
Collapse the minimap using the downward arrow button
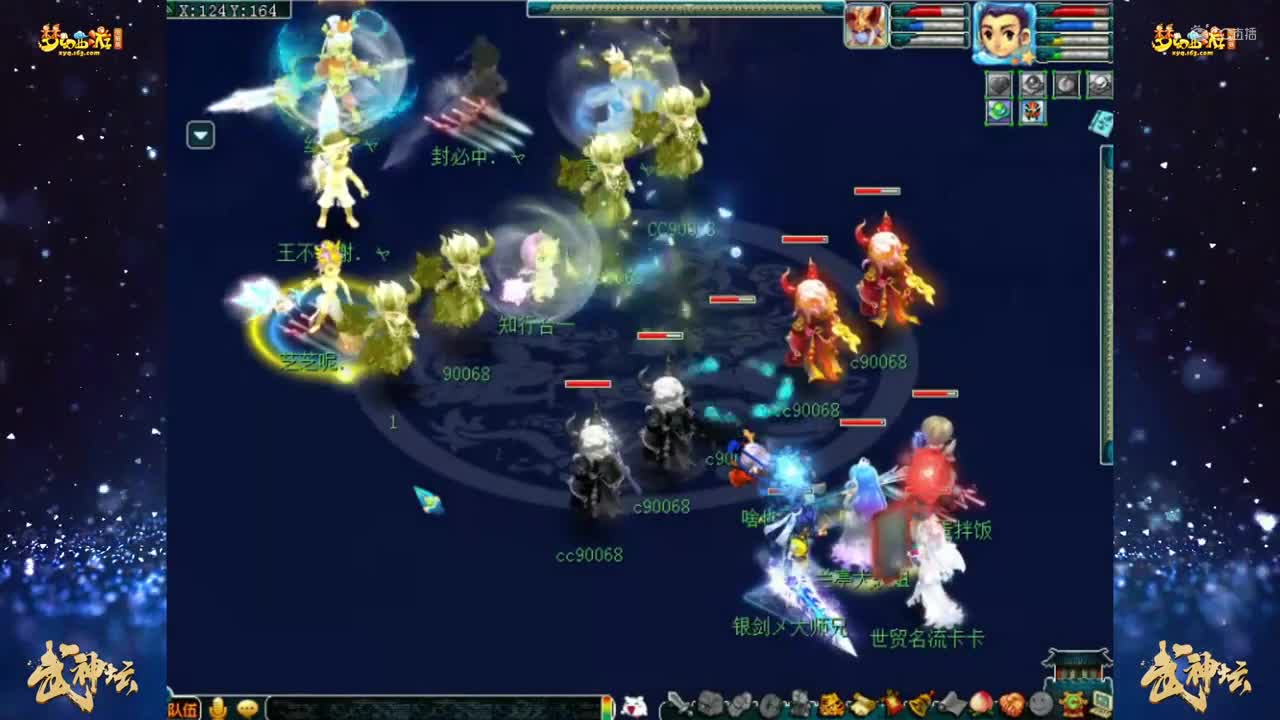point(201,135)
